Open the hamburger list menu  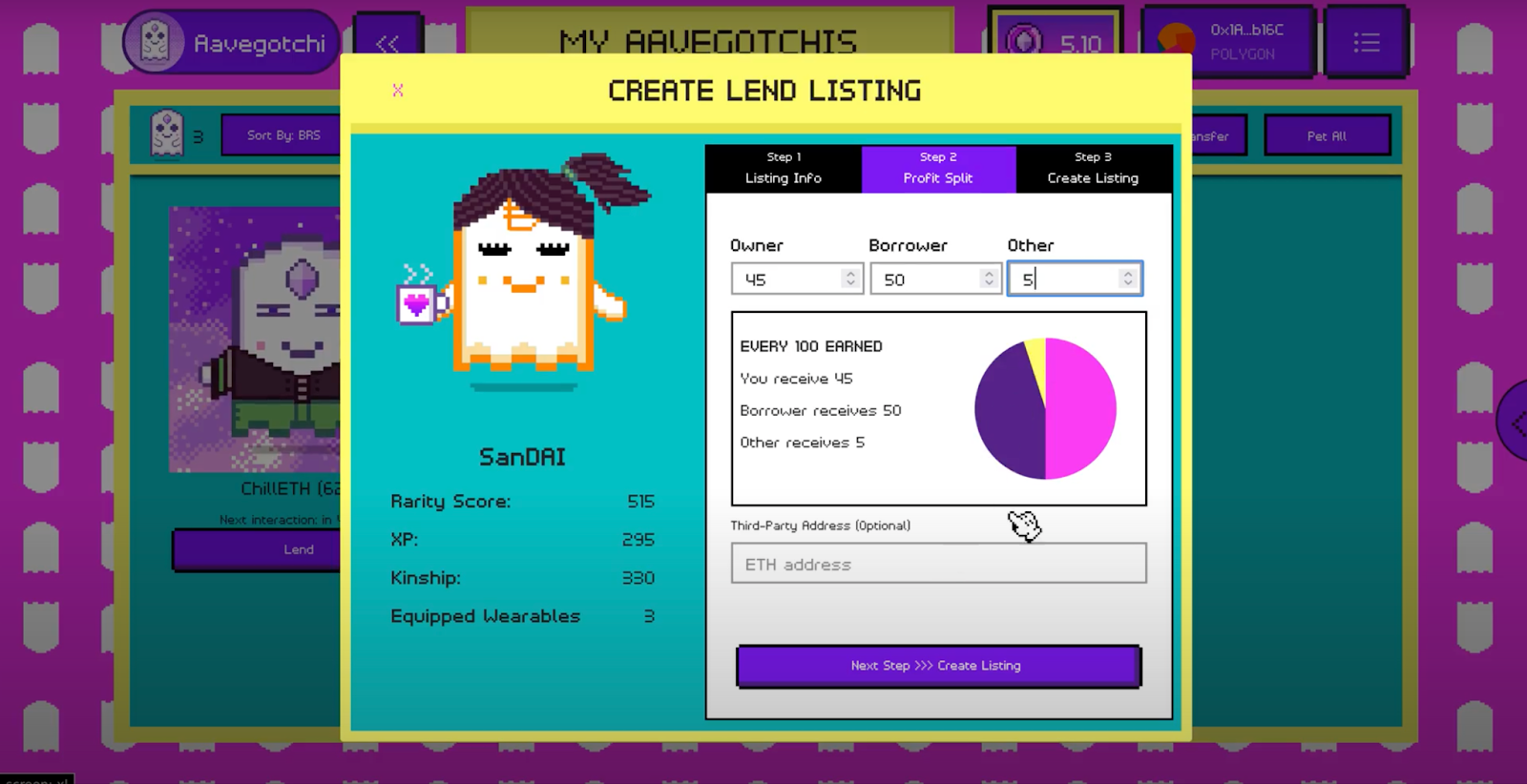coord(1366,43)
